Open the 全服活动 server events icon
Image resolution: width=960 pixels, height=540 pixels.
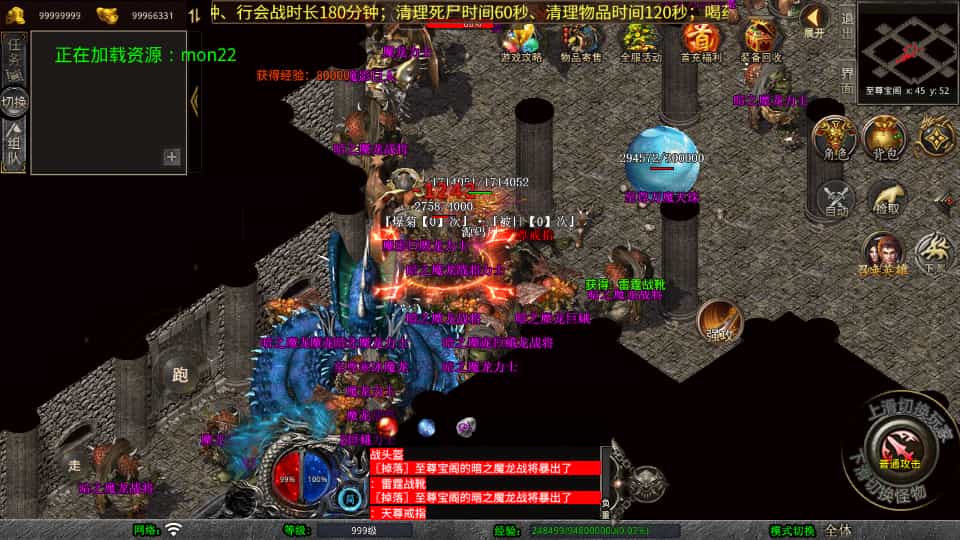(640, 40)
